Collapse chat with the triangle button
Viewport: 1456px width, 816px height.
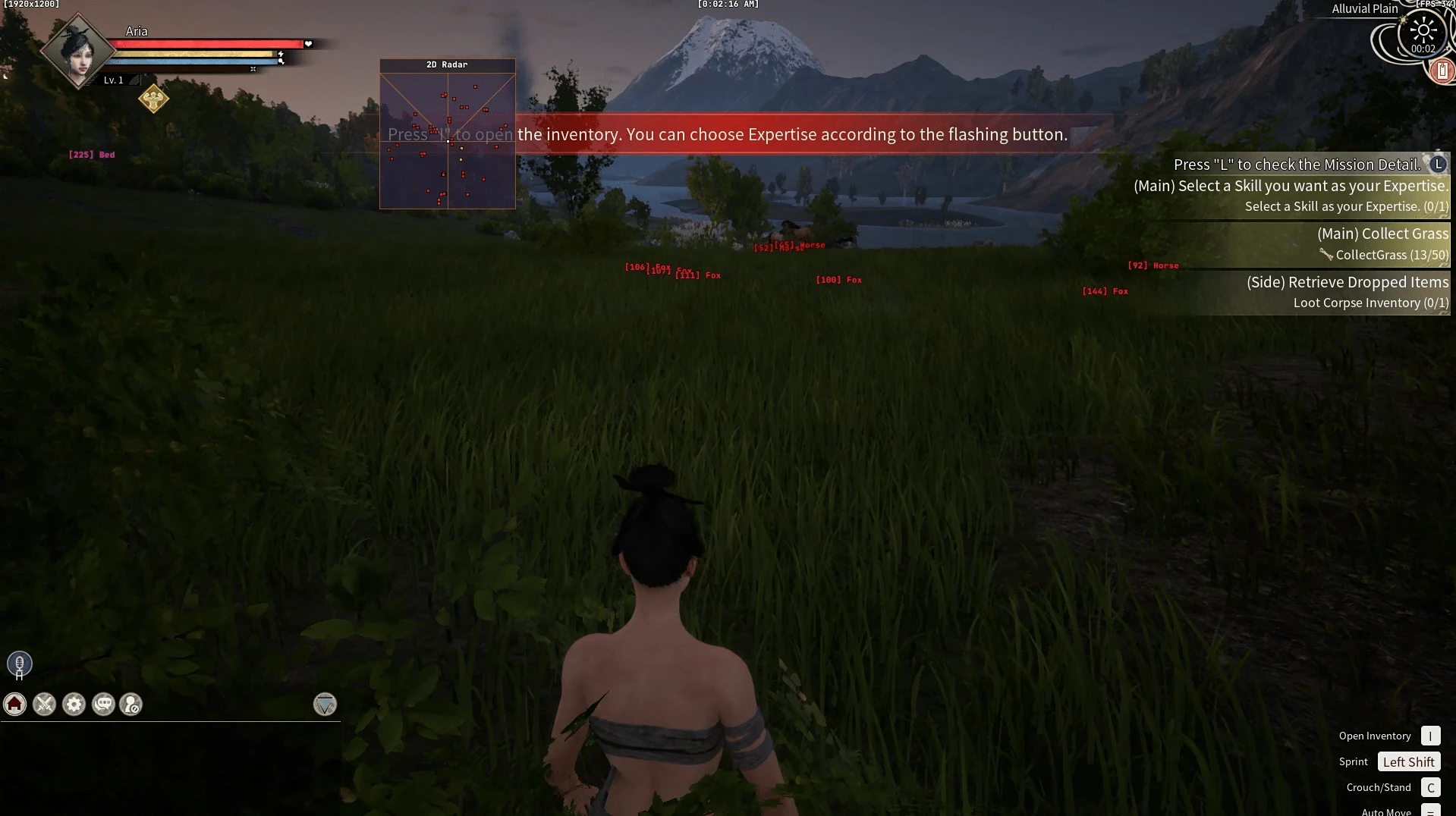click(325, 705)
